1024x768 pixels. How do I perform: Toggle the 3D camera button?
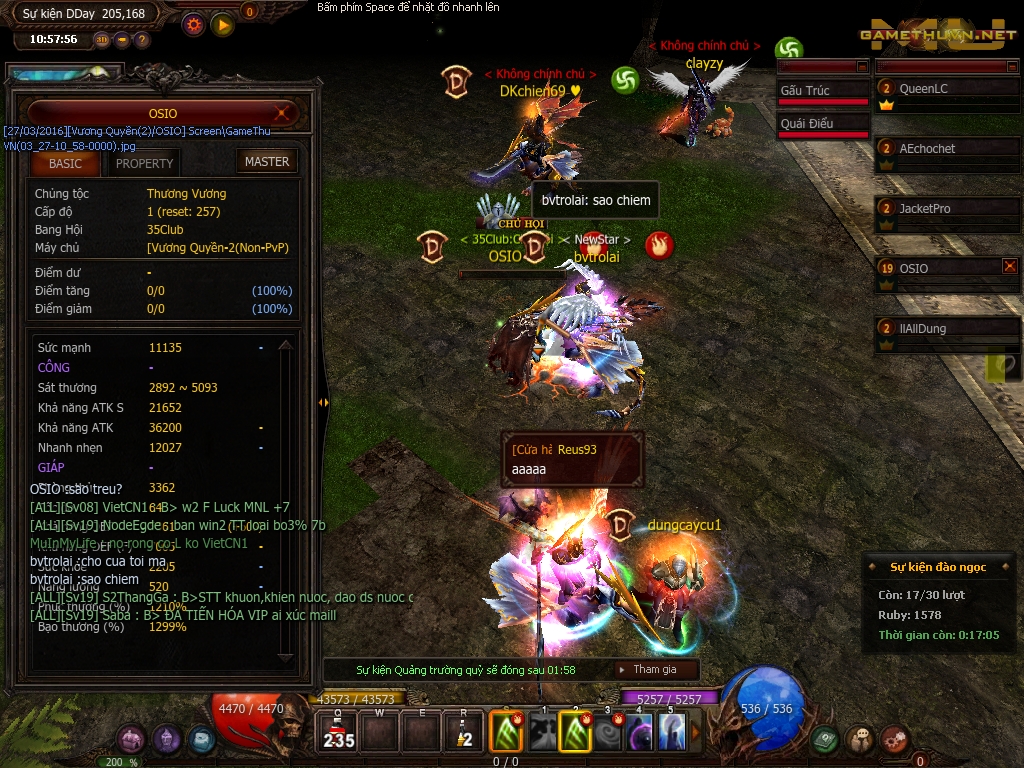click(102, 40)
